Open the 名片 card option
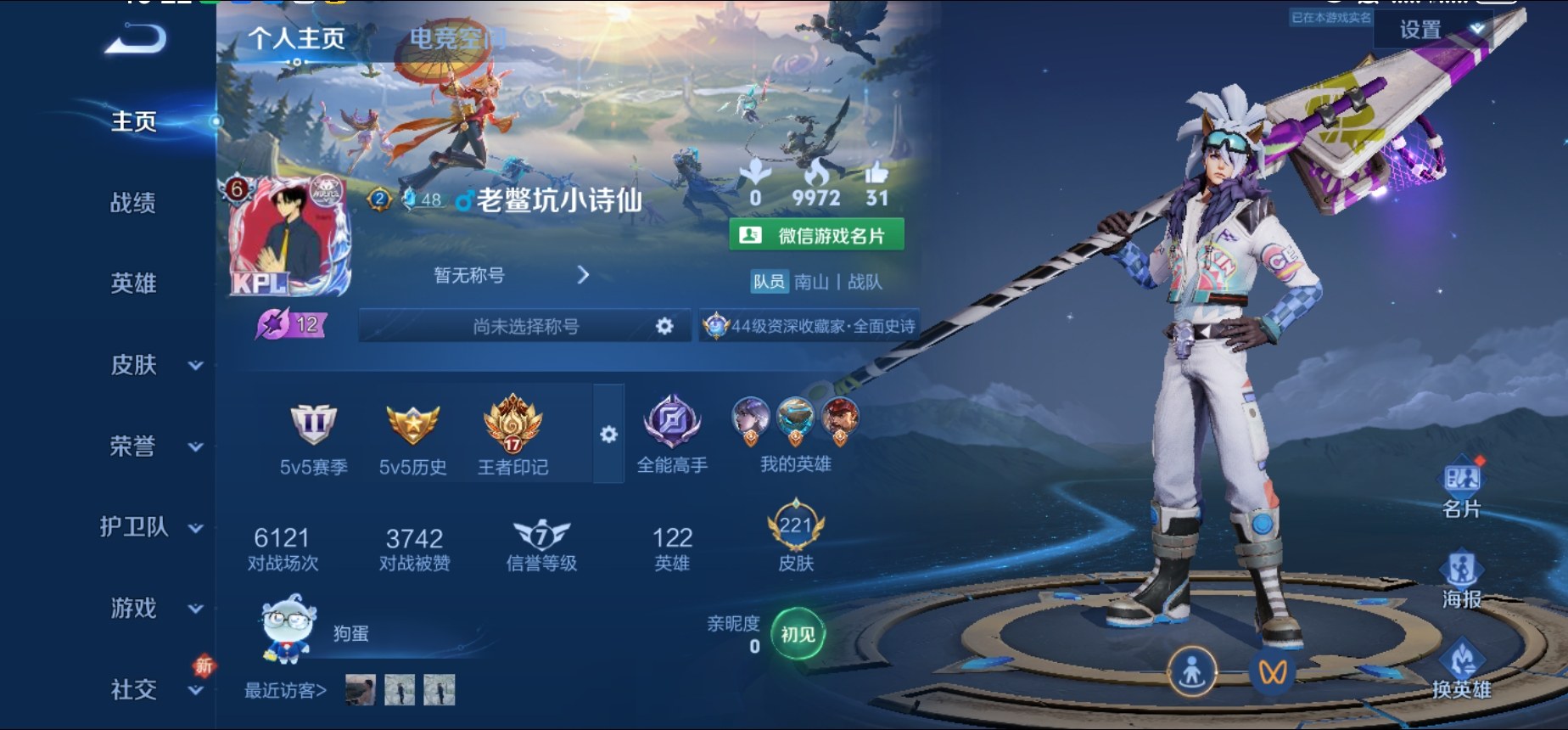This screenshot has width=1568, height=730. pos(1461,490)
